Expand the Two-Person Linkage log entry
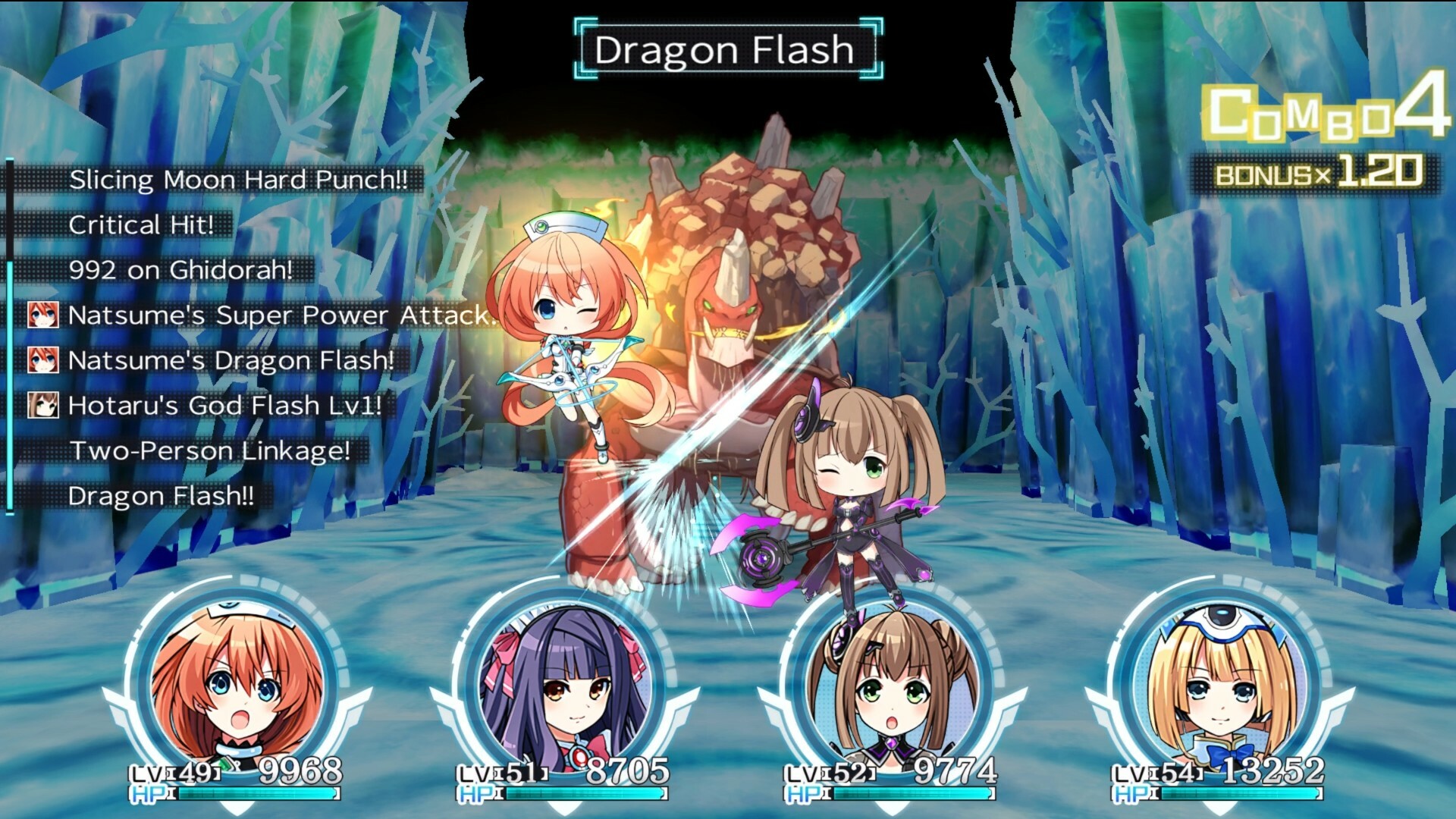The image size is (1456, 819). (x=207, y=453)
